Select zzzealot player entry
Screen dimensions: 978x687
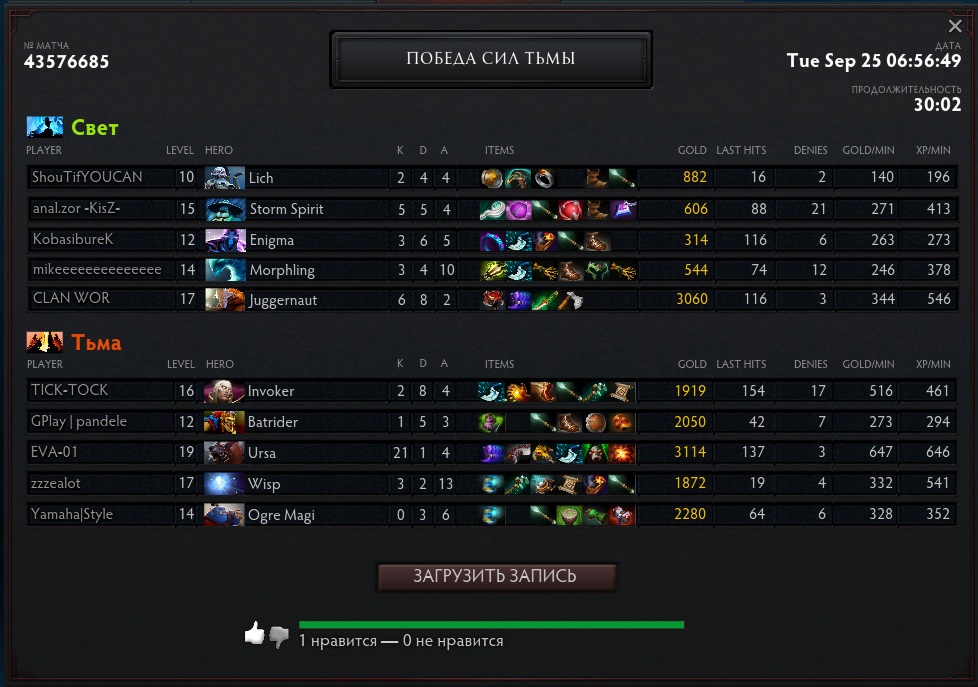tap(62, 483)
